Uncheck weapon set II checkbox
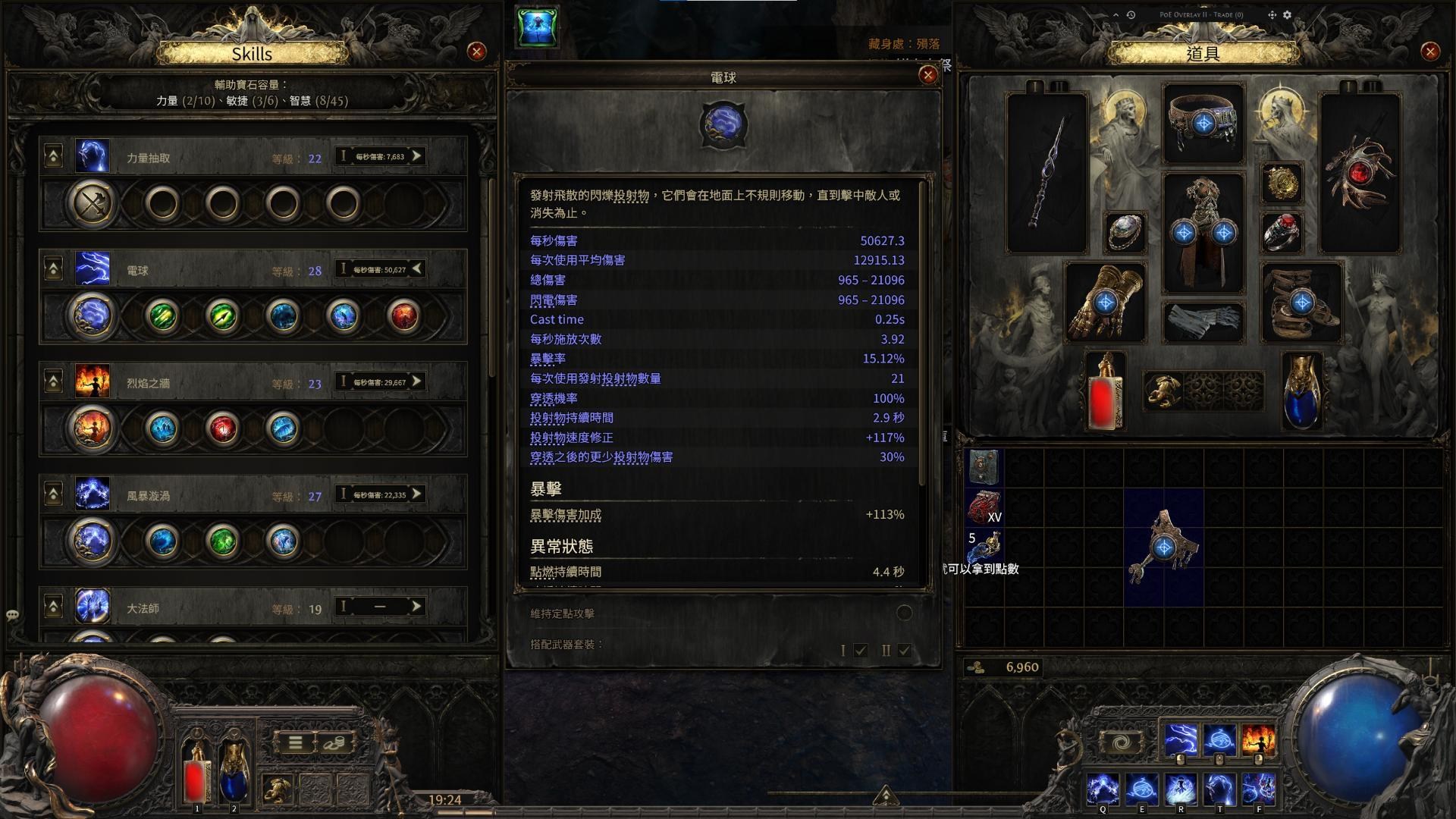1456x819 pixels. tap(904, 650)
